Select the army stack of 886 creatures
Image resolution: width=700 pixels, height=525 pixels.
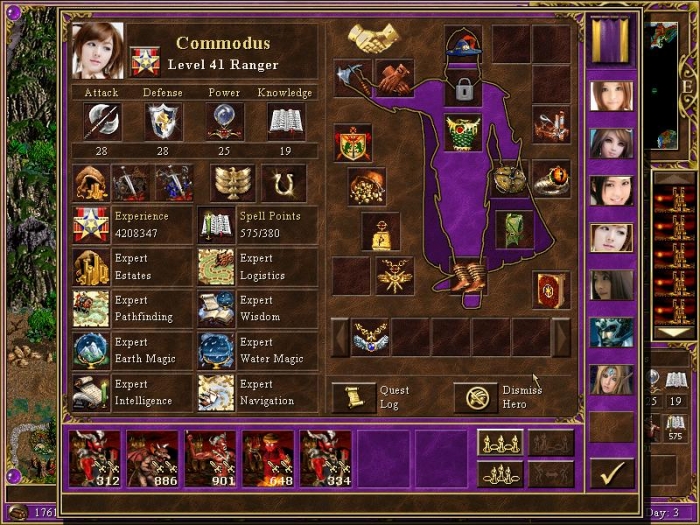point(153,459)
